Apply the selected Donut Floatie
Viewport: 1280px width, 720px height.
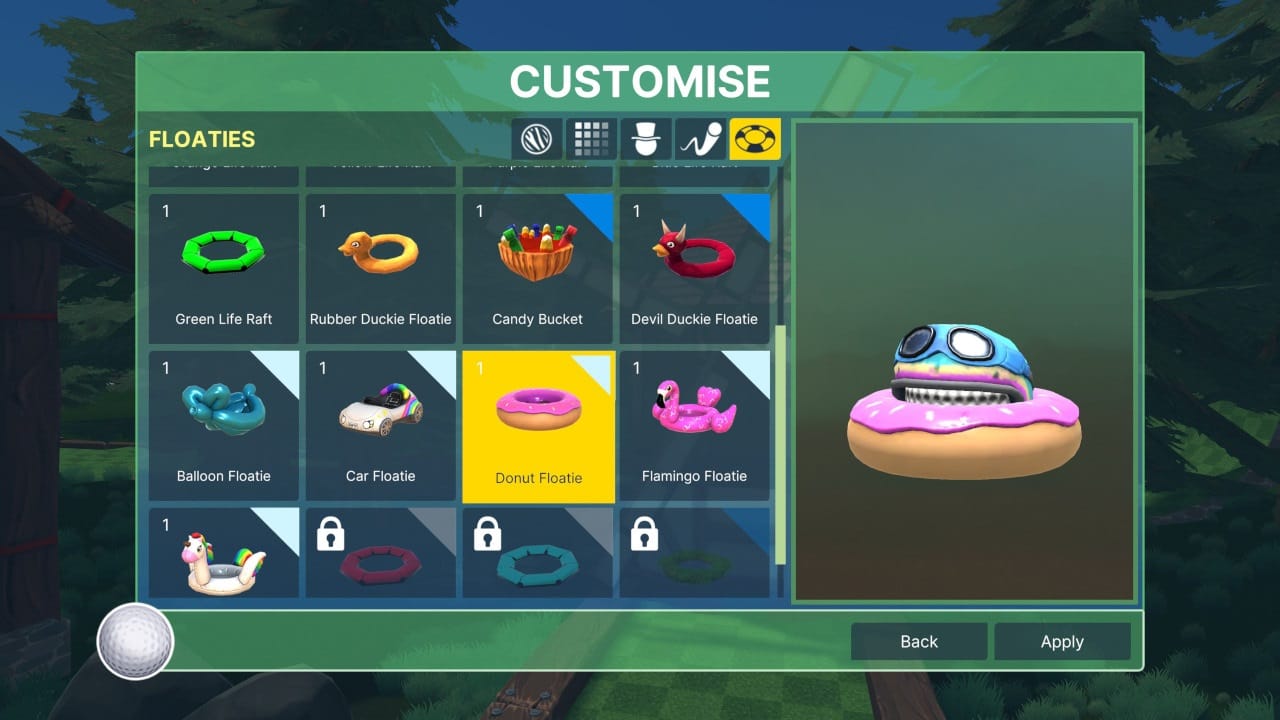pos(1062,641)
